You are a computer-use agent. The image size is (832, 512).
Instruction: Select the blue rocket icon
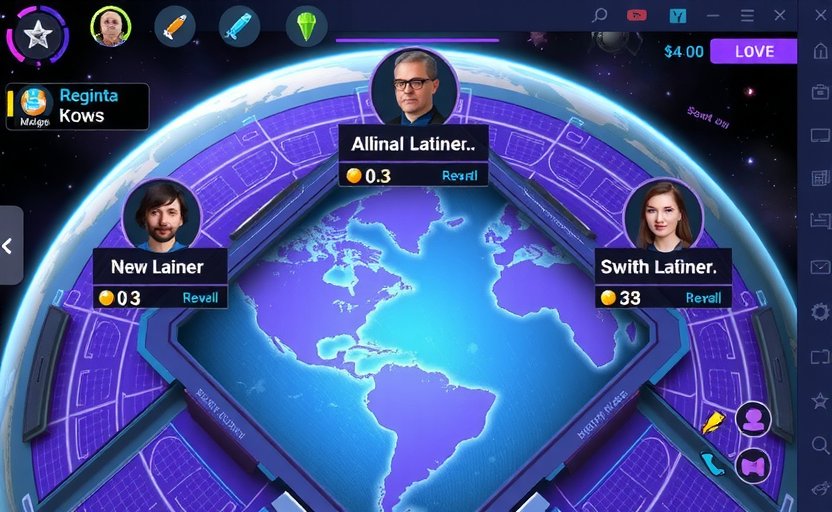[x=240, y=26]
